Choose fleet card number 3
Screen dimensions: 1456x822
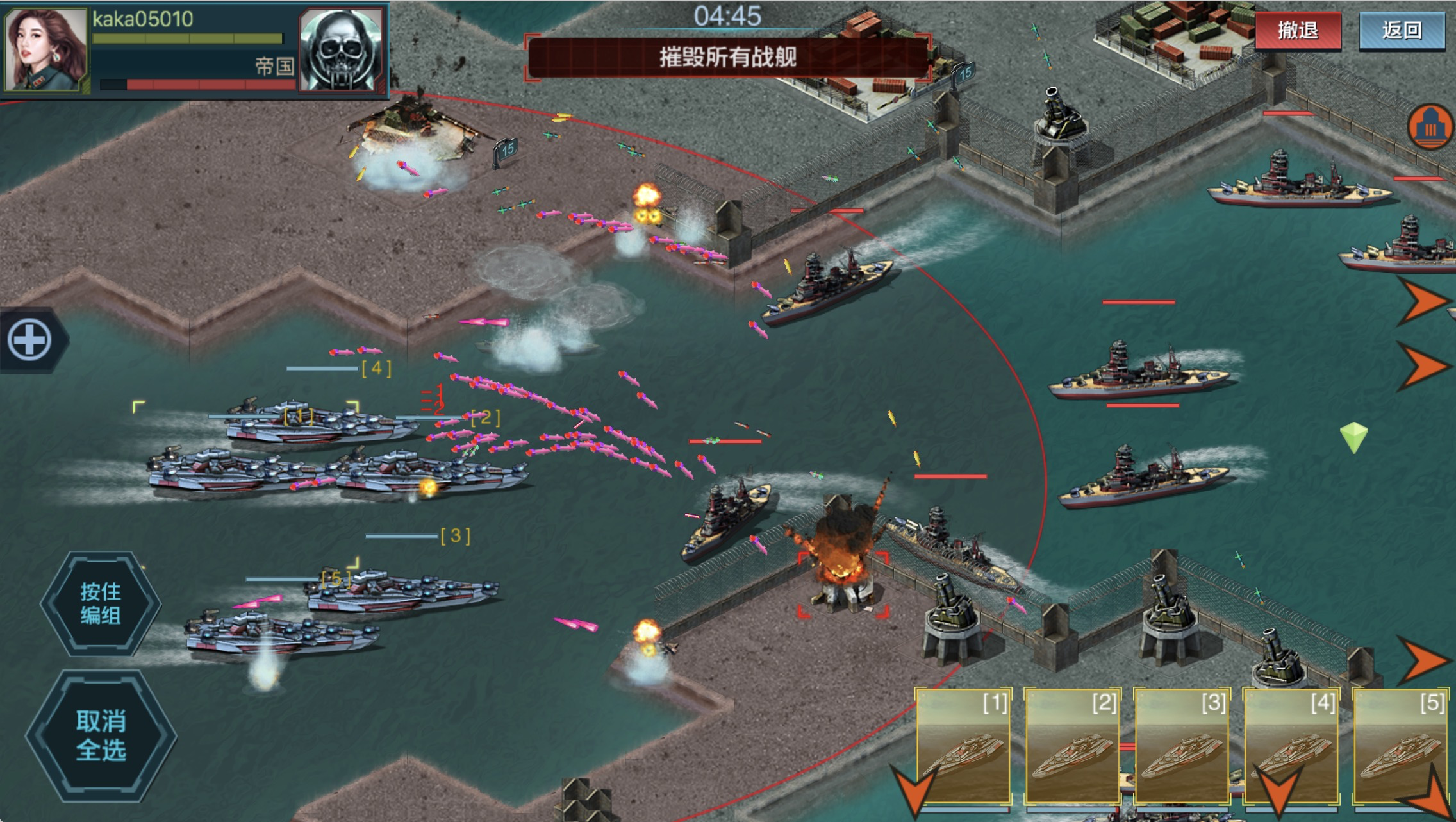click(x=1182, y=746)
